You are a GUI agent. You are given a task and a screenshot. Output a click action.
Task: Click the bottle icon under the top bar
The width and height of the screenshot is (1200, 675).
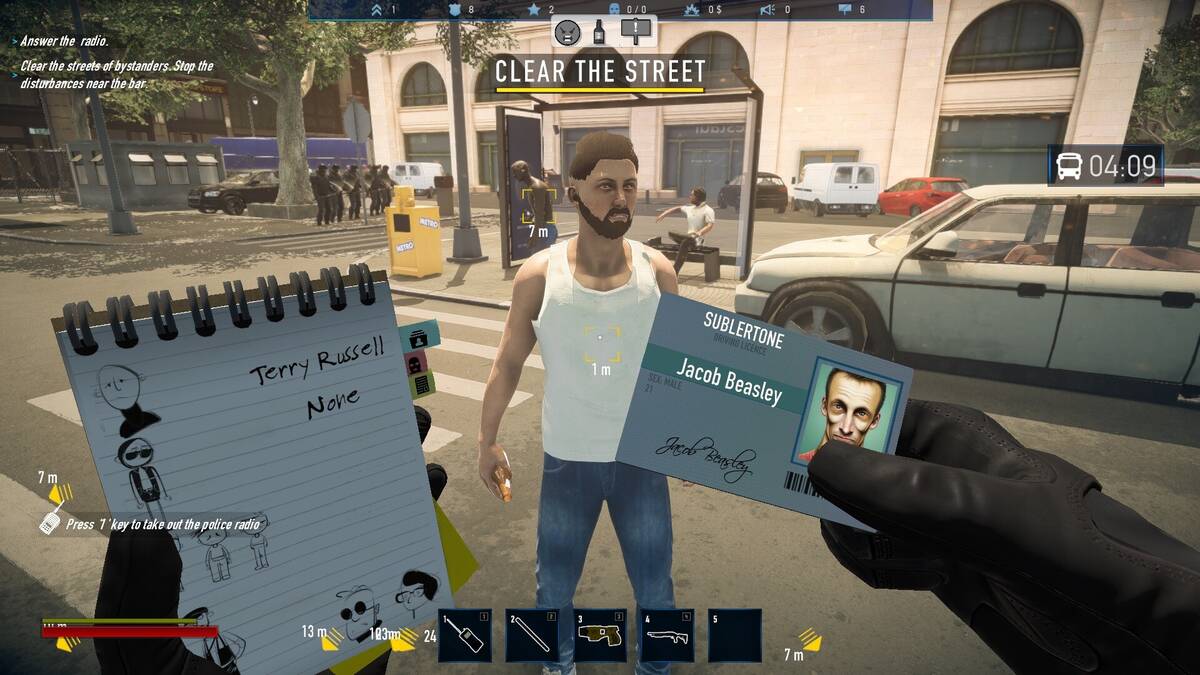601,32
